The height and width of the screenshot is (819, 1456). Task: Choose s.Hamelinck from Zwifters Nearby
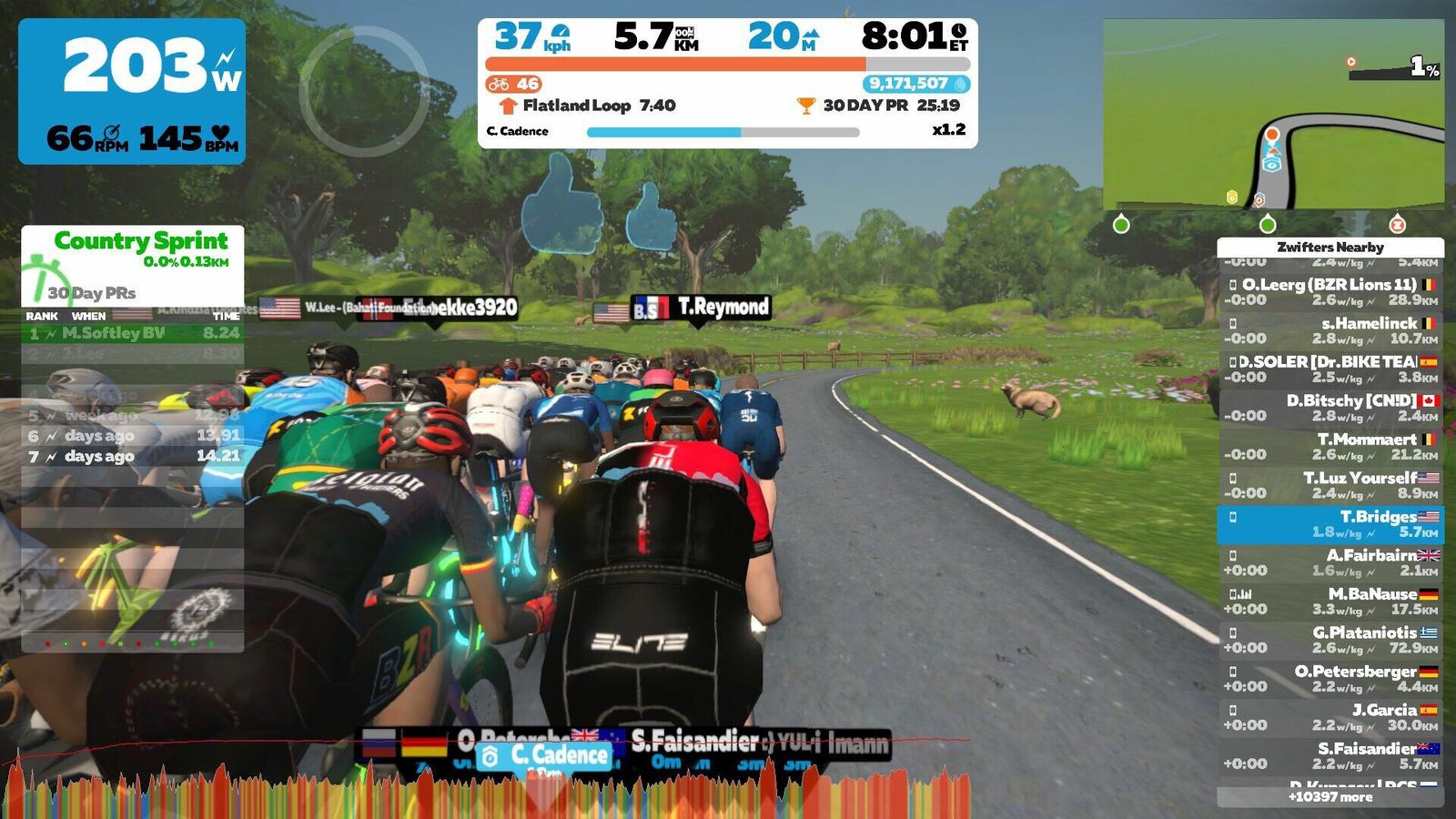pos(1330,330)
